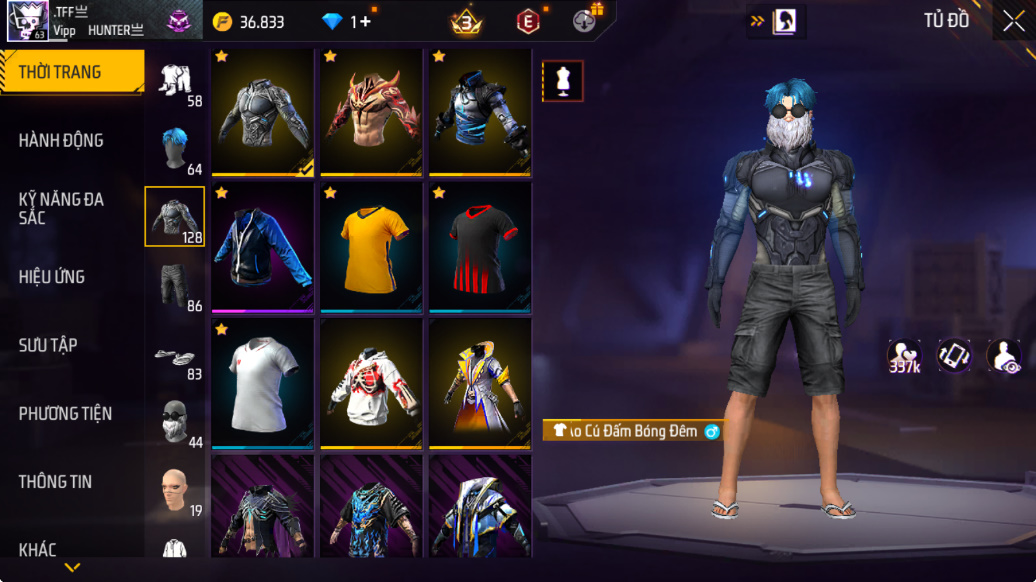Tap the gold coin balance

(x=250, y=22)
